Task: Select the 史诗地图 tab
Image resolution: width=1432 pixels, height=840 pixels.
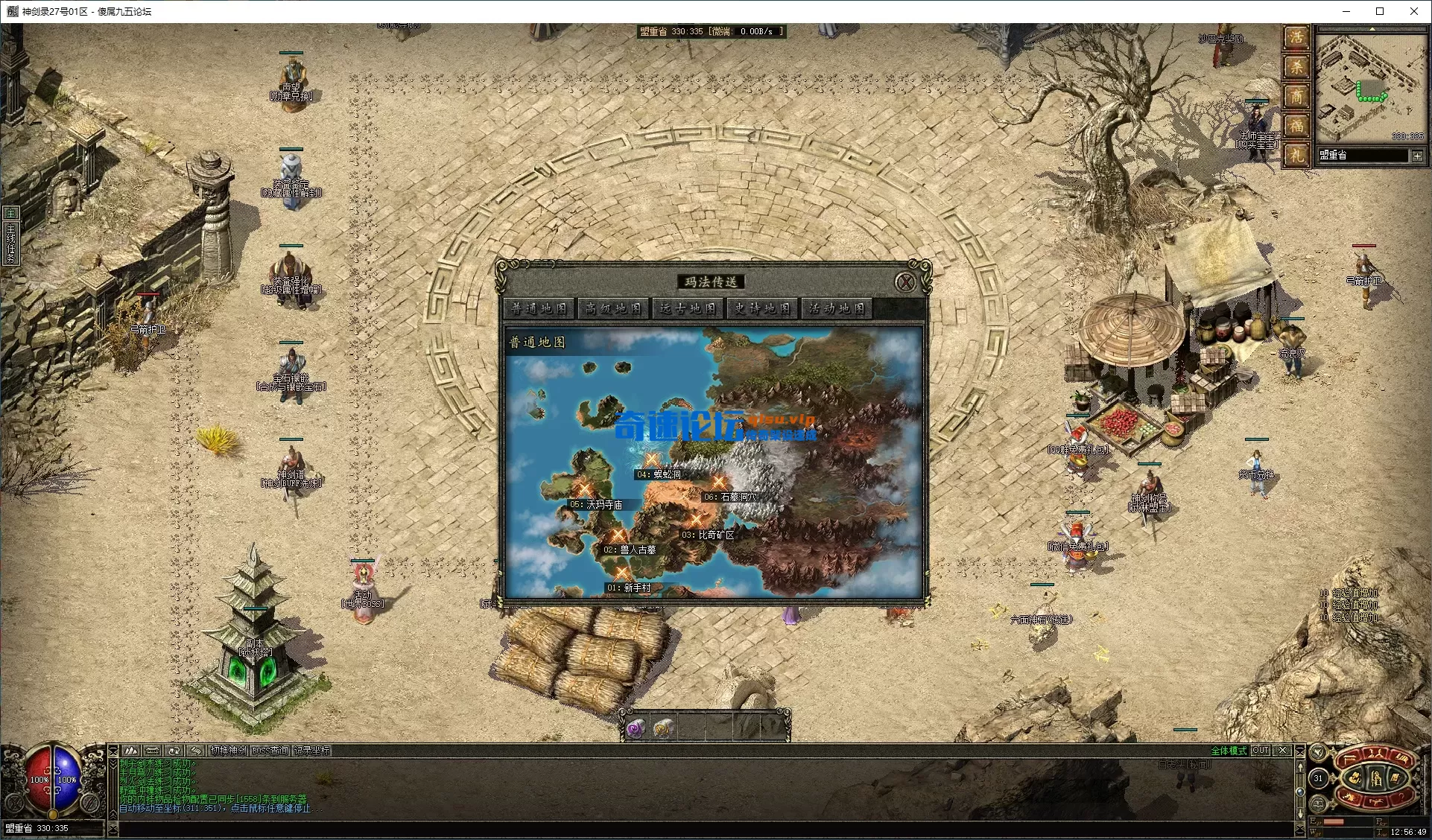Action: [x=762, y=308]
